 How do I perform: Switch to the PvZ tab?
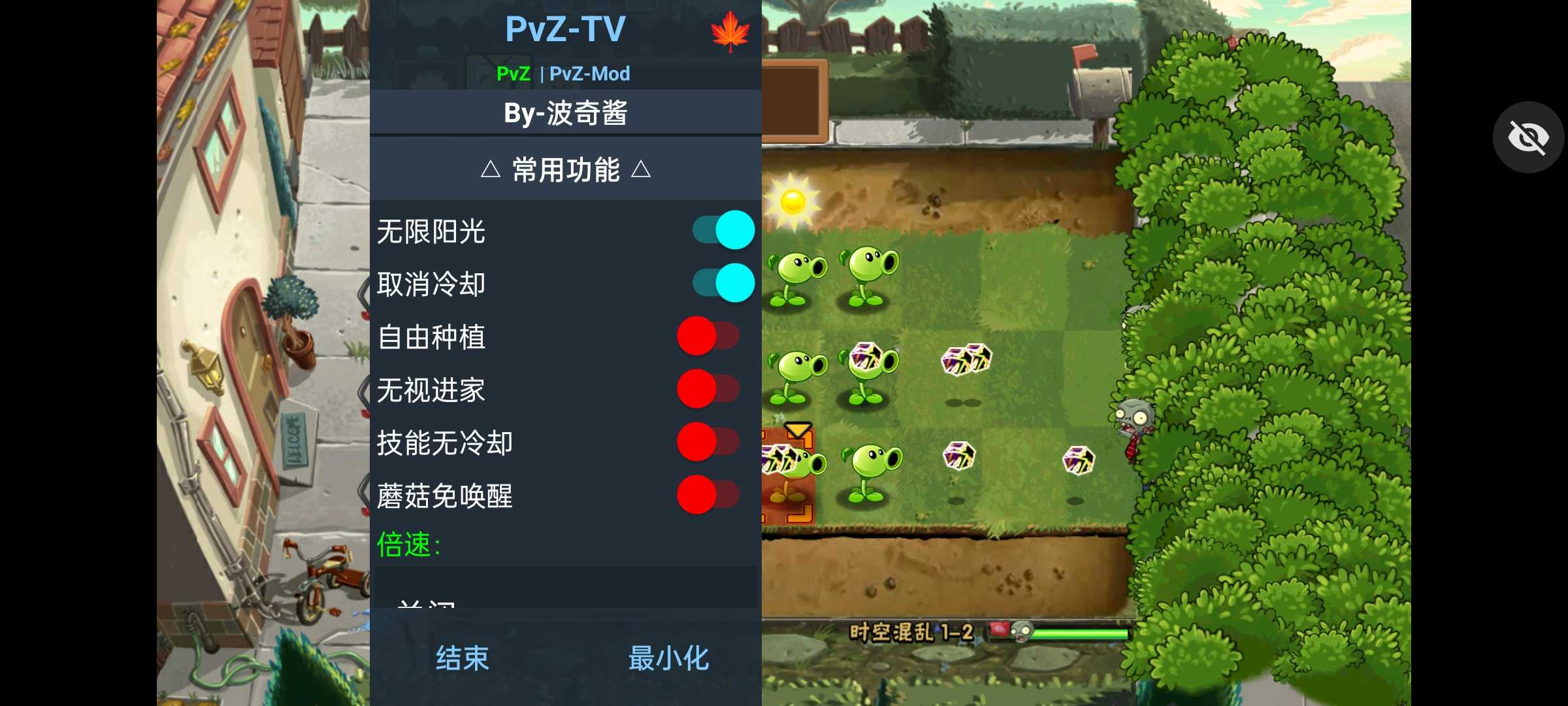(514, 74)
